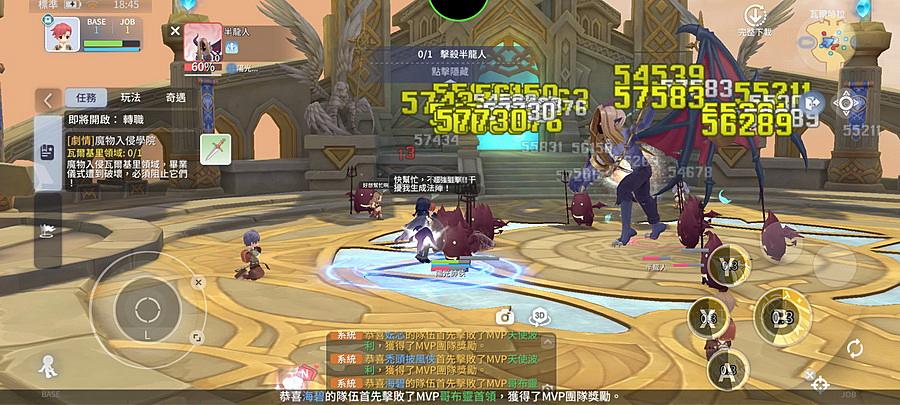Tap the refresh arrows target-switch button
900x405 pixels.
tap(854, 349)
